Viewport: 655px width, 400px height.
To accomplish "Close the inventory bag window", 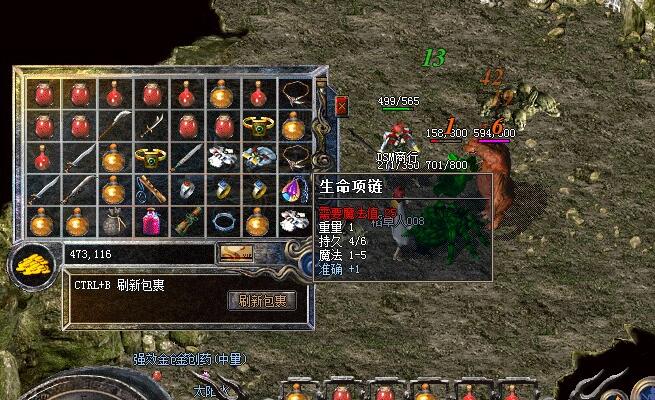I will click(x=342, y=105).
